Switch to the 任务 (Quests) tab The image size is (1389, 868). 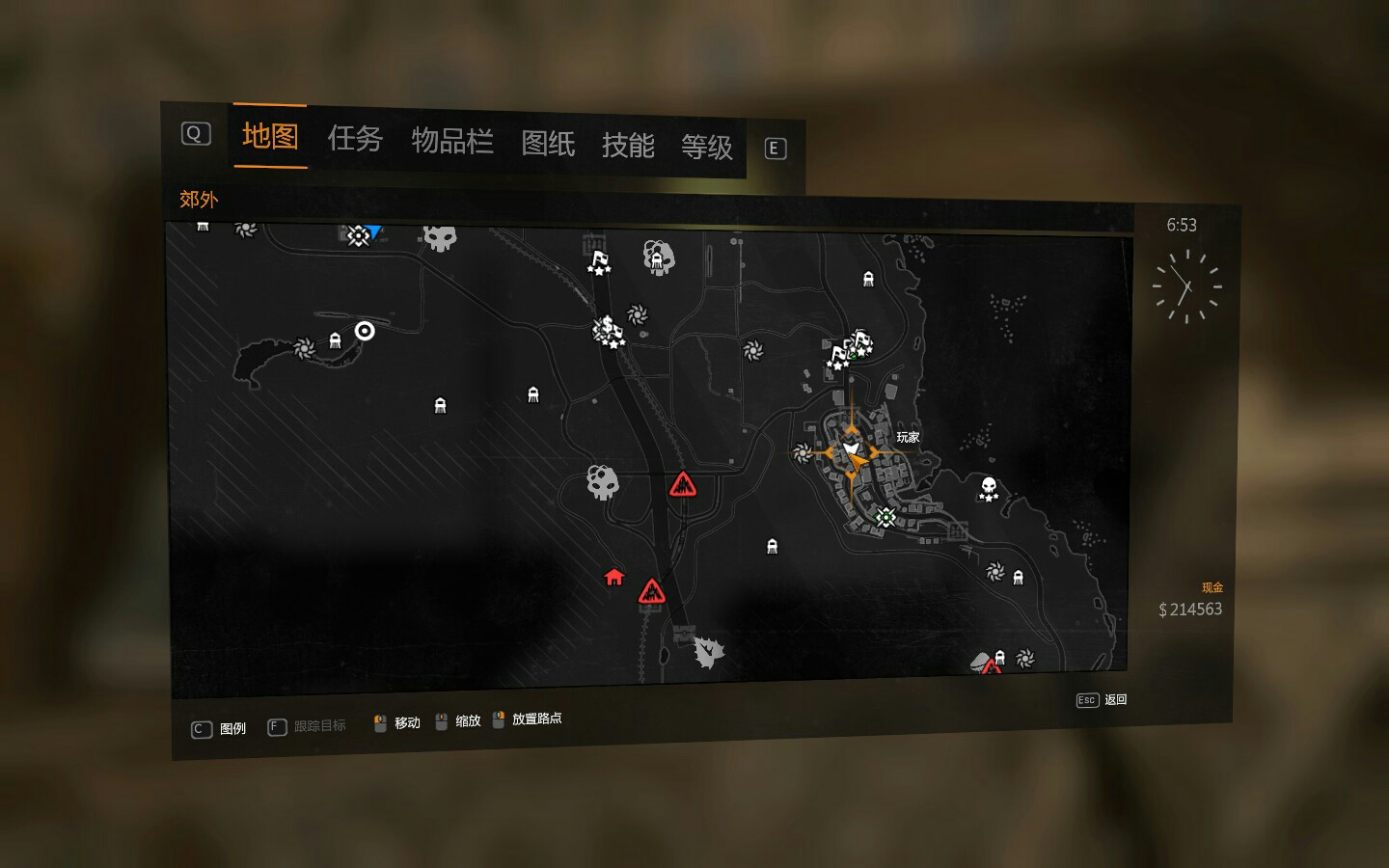(x=355, y=139)
